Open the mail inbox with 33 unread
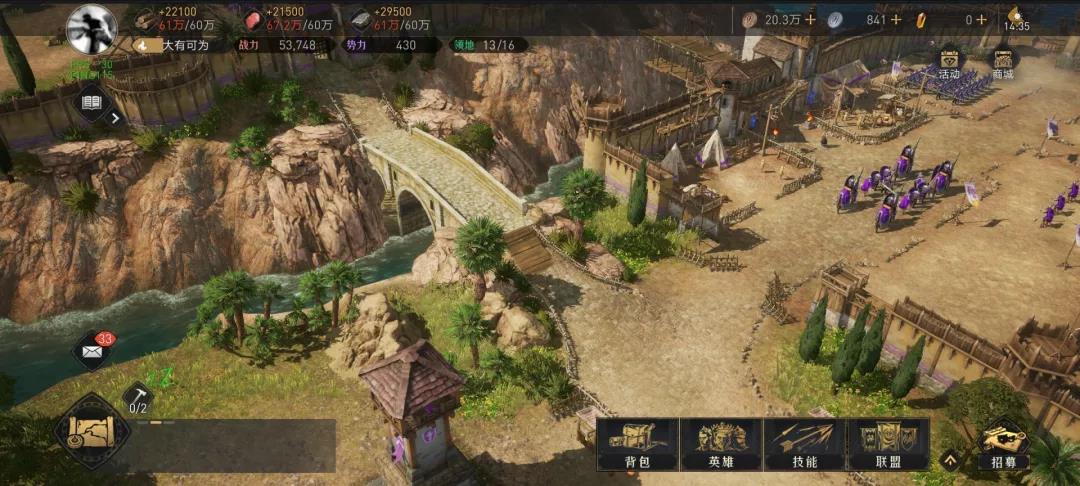The image size is (1080, 486). coord(94,350)
